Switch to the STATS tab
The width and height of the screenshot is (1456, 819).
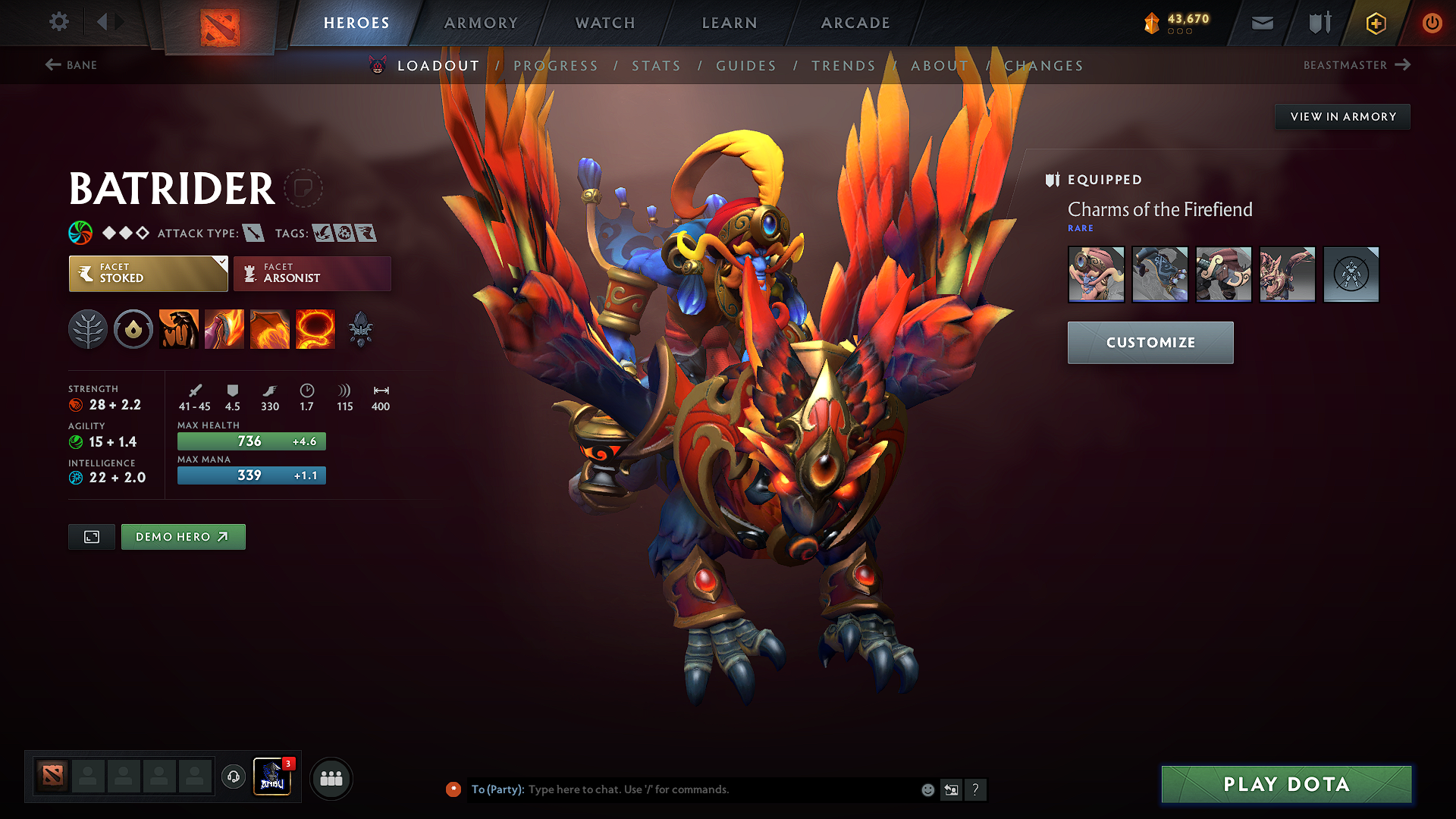coord(657,65)
